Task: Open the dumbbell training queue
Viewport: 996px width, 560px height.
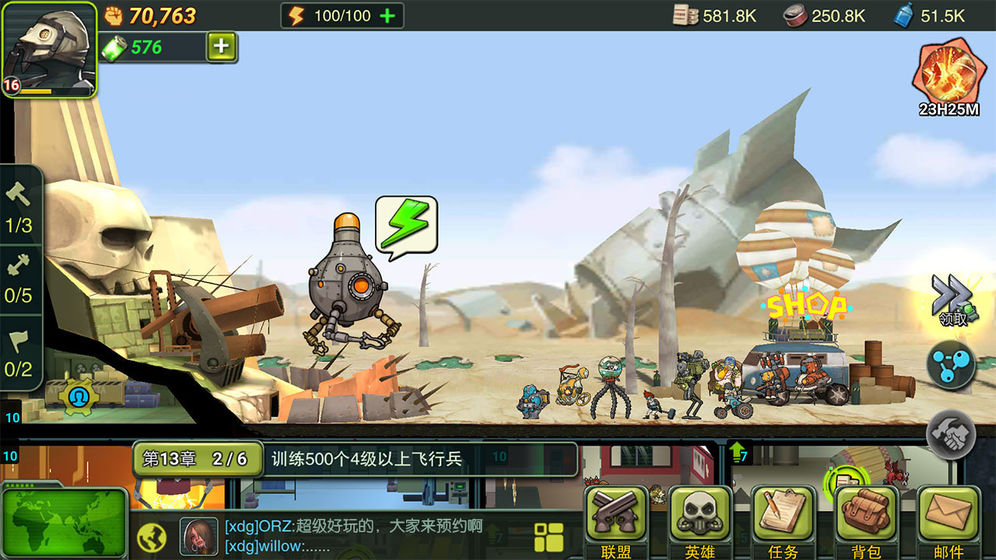Action: coord(19,278)
